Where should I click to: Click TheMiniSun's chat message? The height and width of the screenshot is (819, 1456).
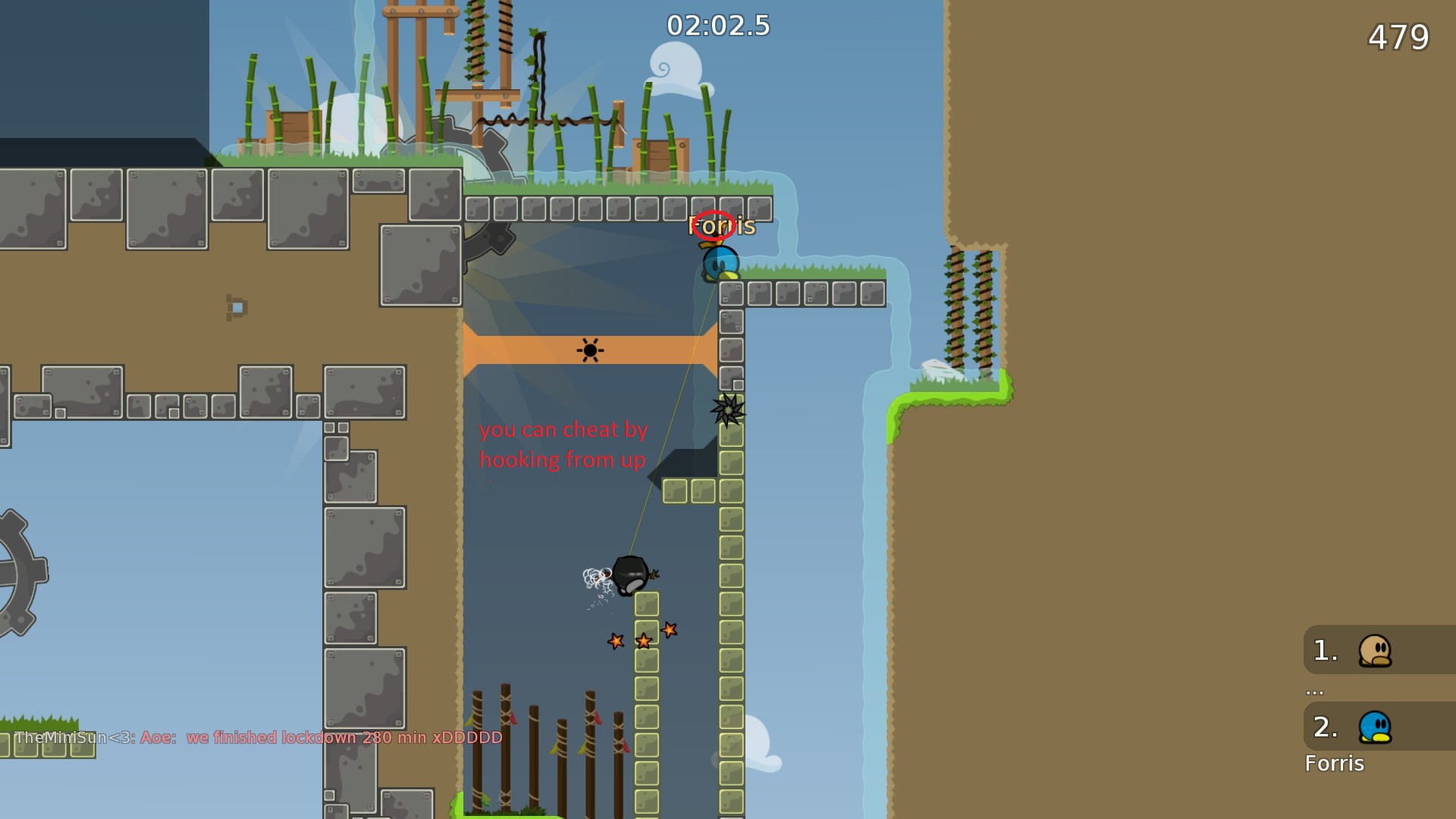(259, 738)
